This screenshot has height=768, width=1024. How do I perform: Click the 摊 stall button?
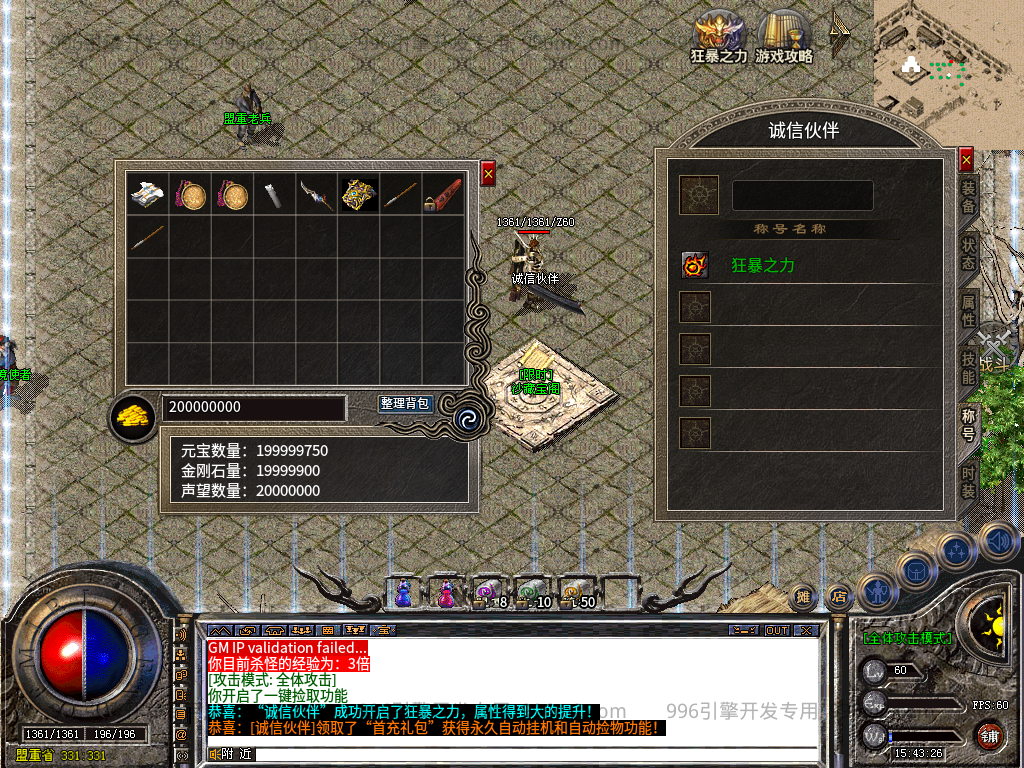803,597
